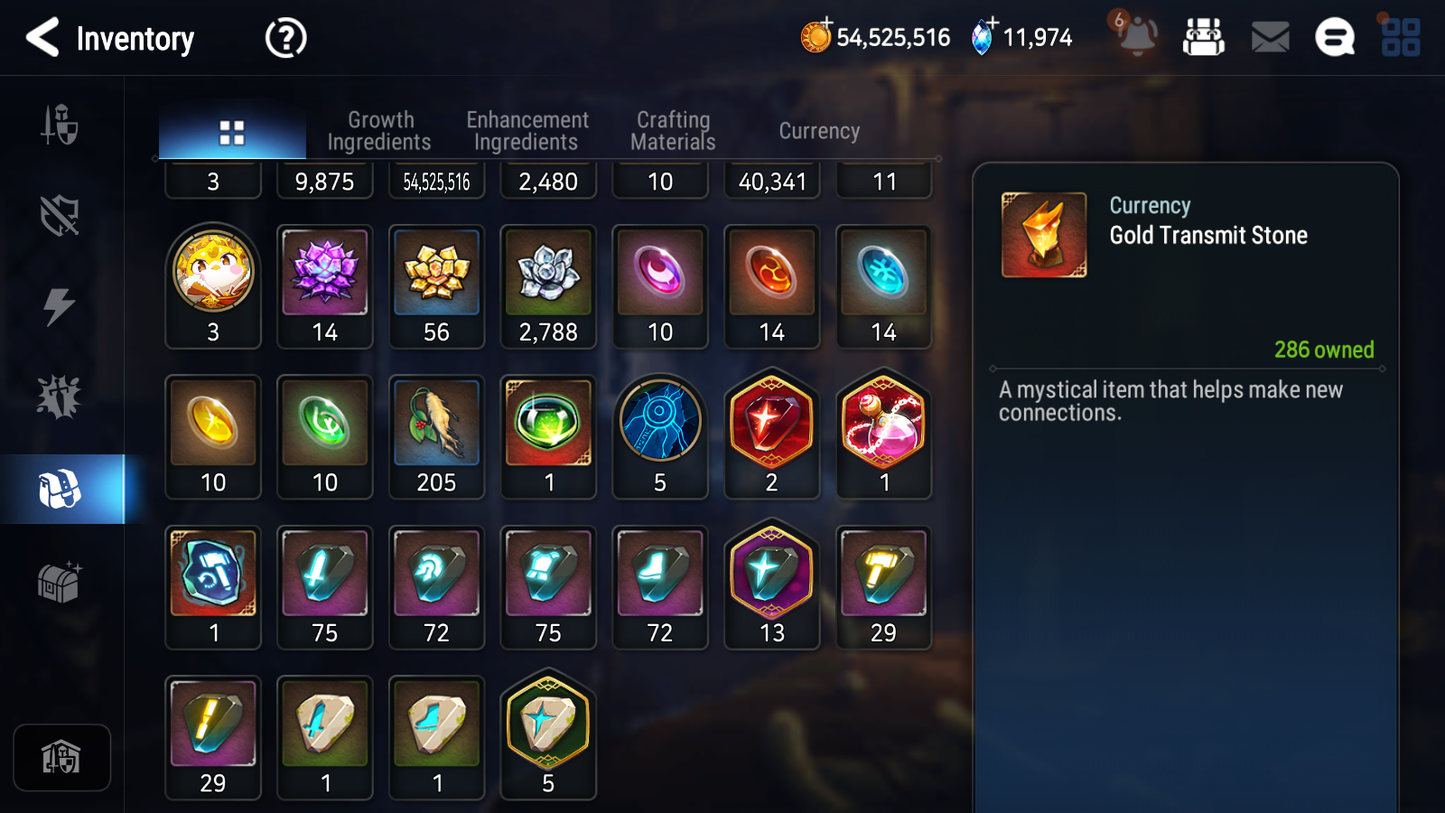Switch to the Currency tab
This screenshot has height=813, width=1445.
[x=818, y=130]
